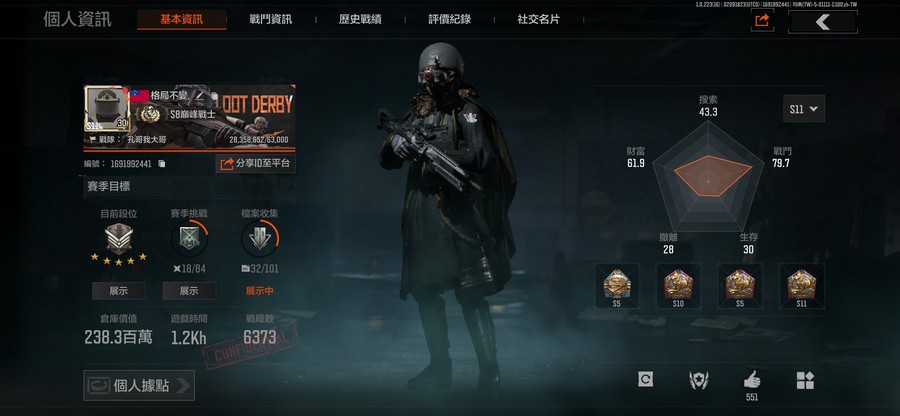The height and width of the screenshot is (416, 900).
Task: Toggle 展示中 under 檔案收集
Action: click(x=260, y=291)
